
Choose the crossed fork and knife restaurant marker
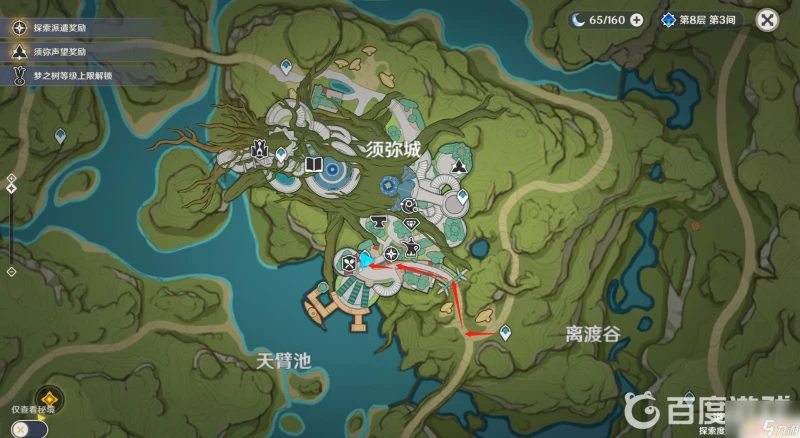[349, 263]
